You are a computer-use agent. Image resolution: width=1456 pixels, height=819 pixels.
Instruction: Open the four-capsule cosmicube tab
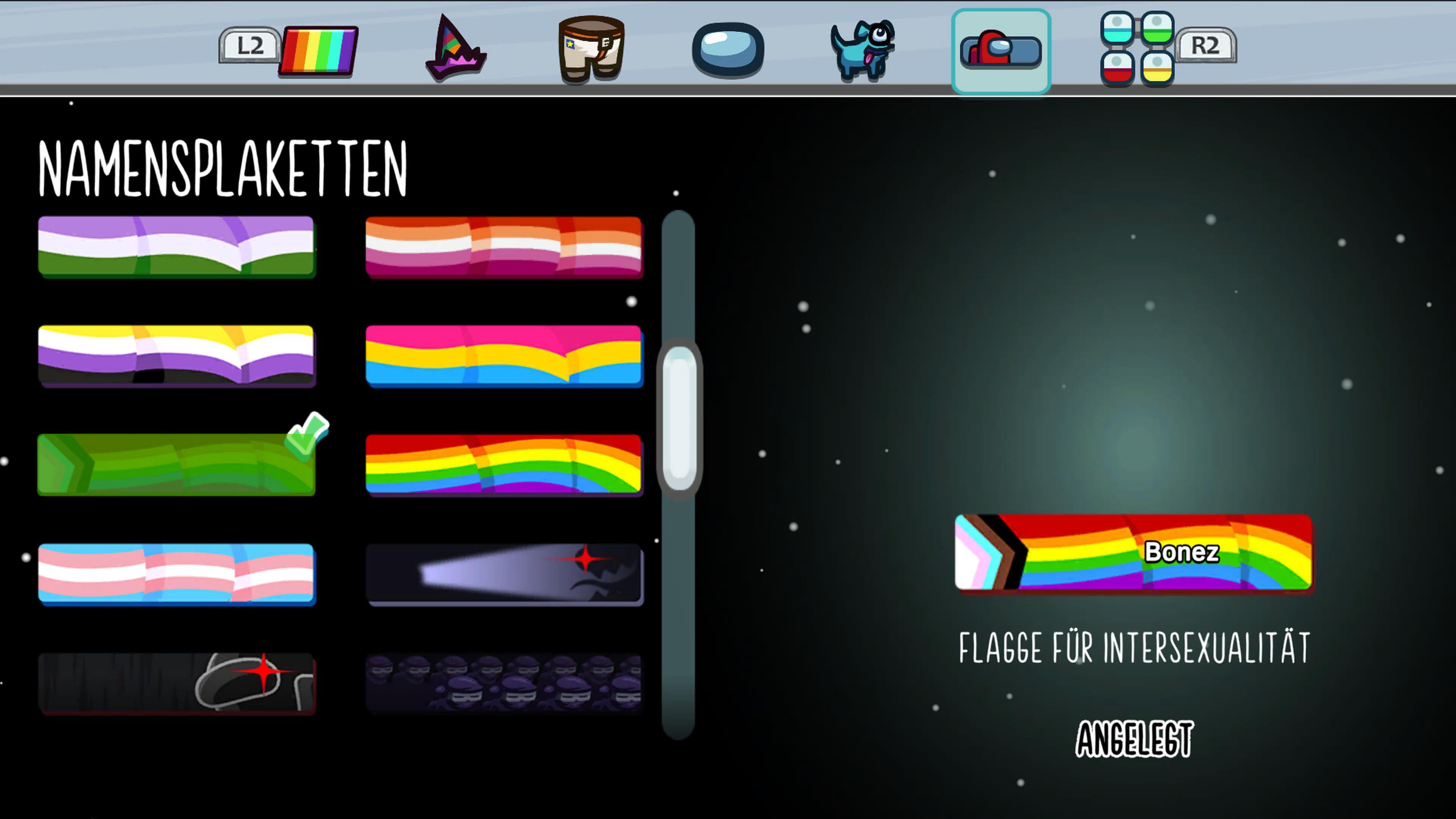(x=1137, y=49)
